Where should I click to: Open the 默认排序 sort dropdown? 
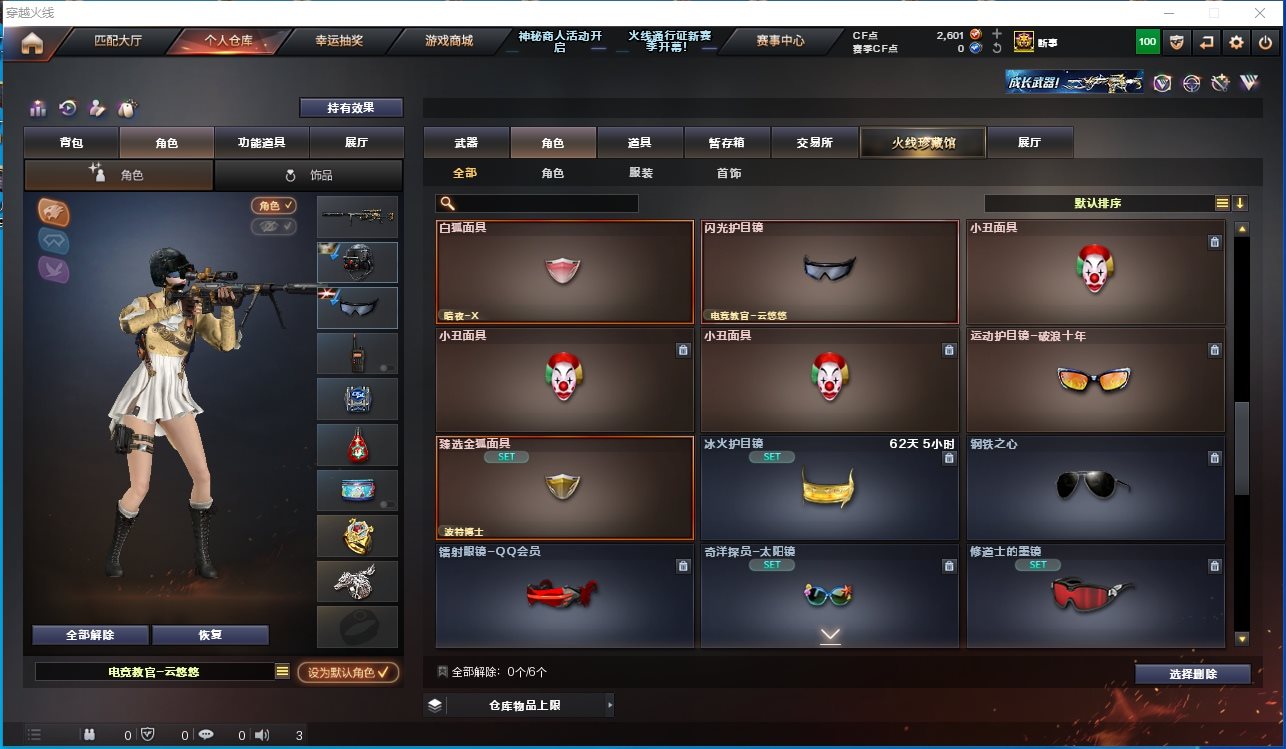(1098, 203)
